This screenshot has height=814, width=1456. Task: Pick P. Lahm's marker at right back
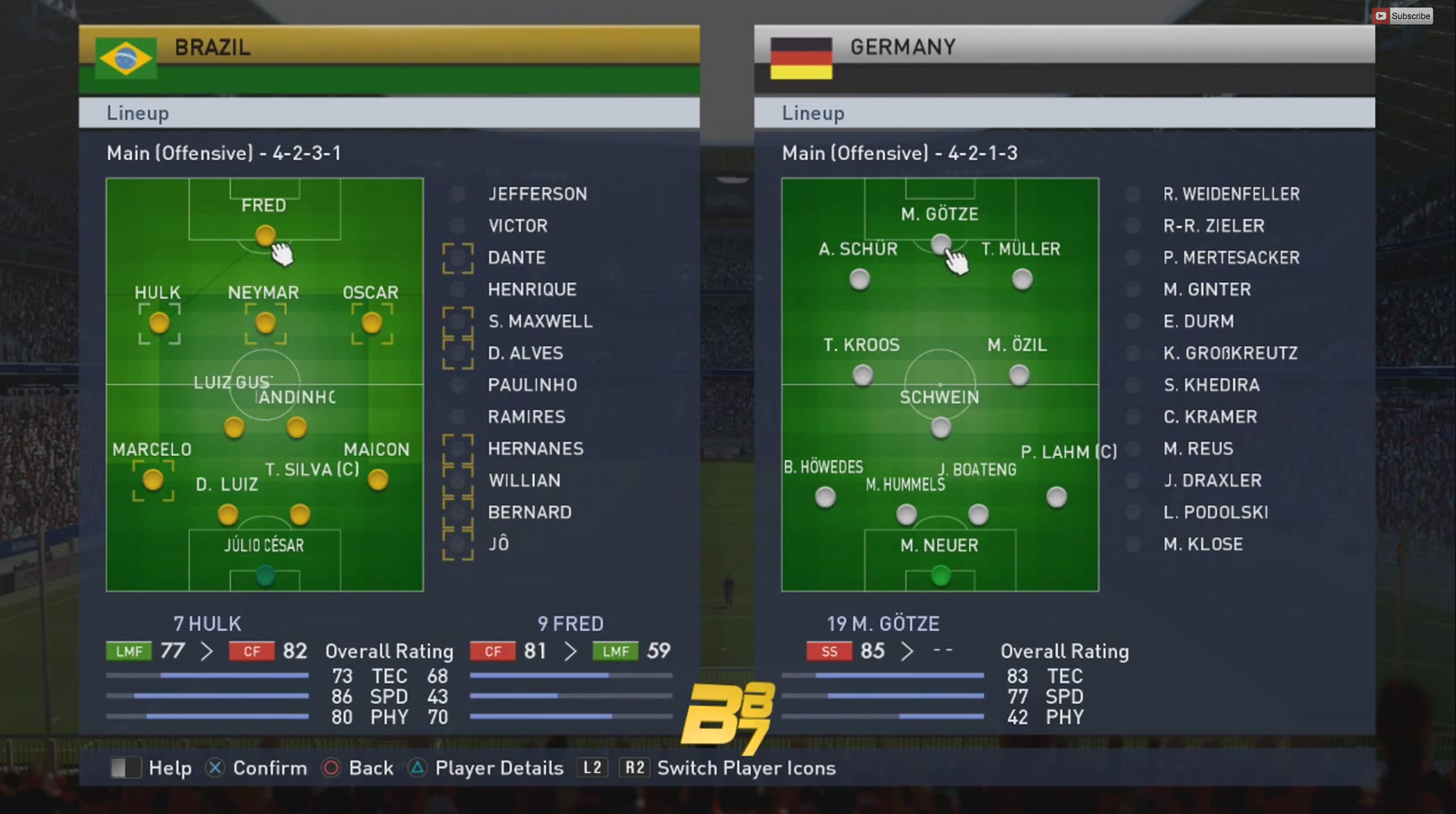1056,498
